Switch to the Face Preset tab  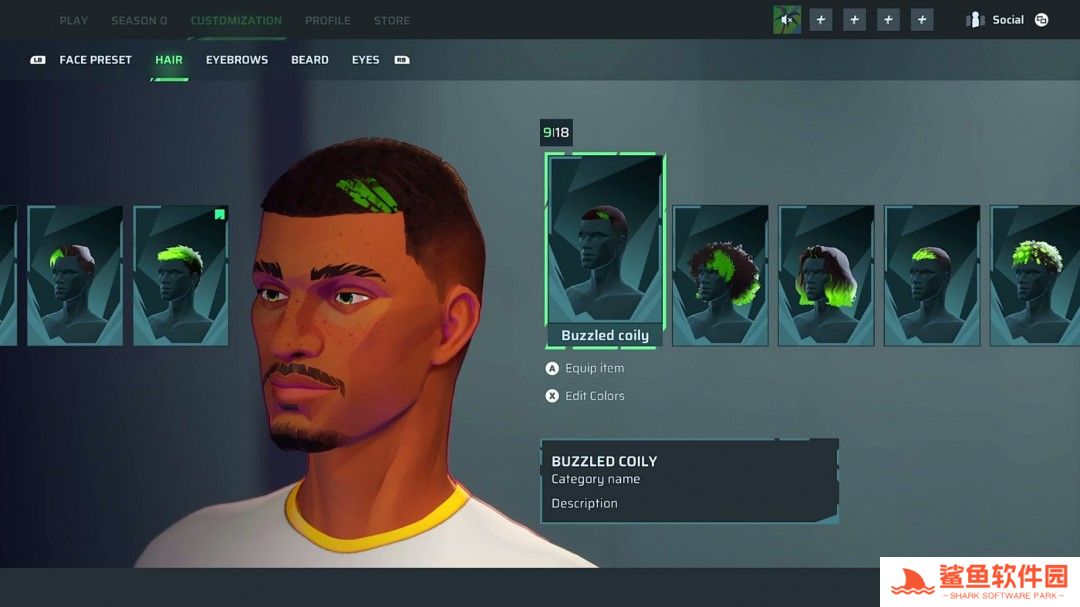pyautogui.click(x=95, y=60)
